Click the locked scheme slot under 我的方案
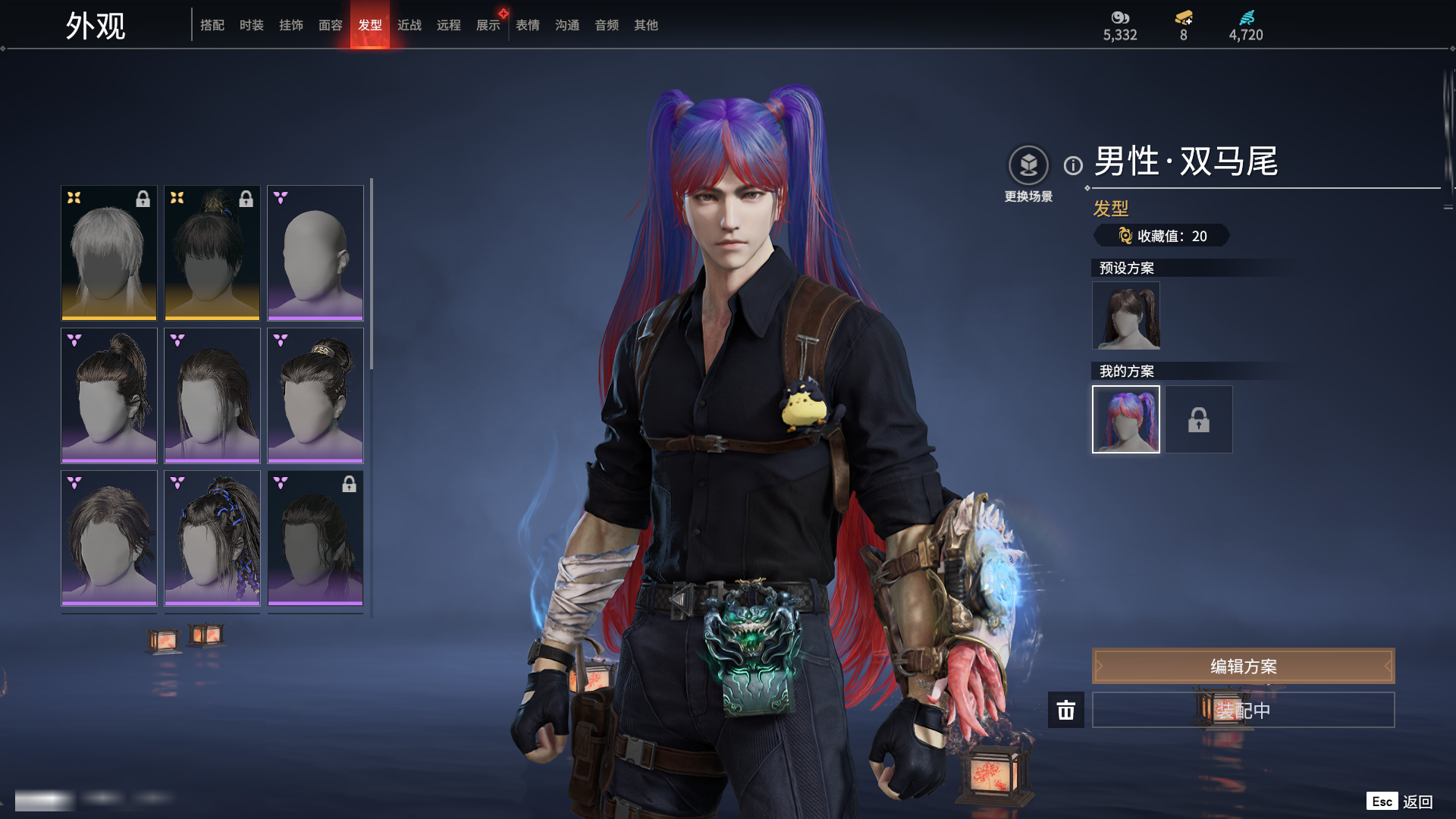Screen dimensions: 1456x819 click(x=1199, y=419)
